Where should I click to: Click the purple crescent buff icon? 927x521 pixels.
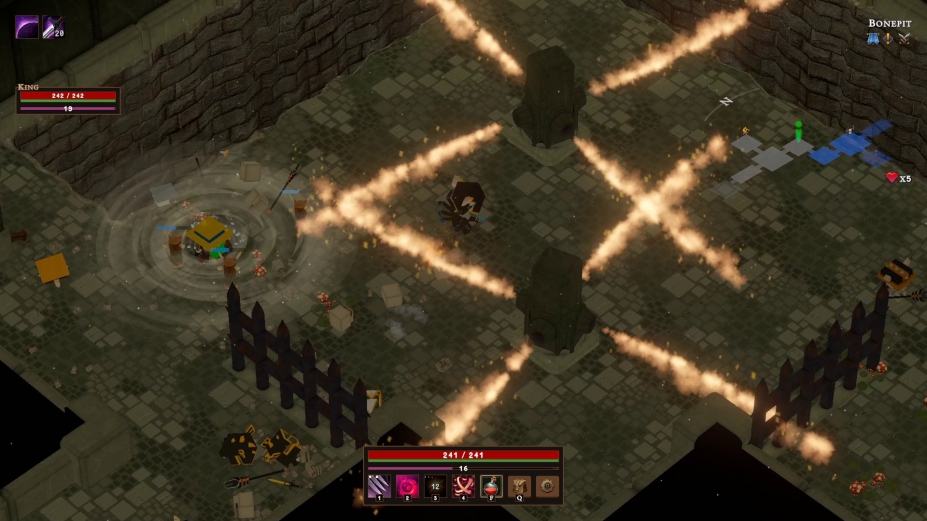[x=27, y=27]
